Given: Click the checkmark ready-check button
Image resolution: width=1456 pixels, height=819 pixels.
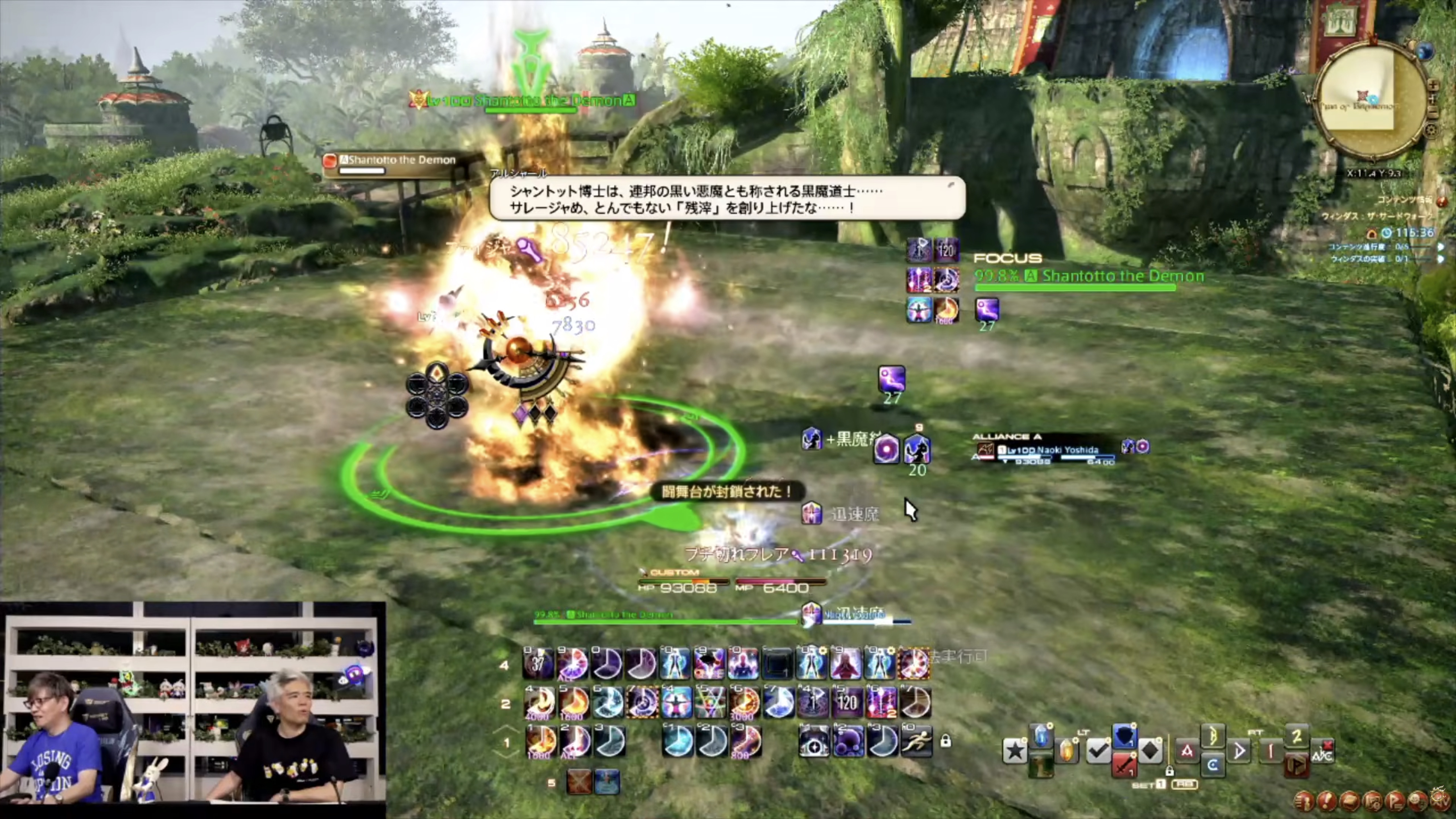Looking at the screenshot, I should point(1098,751).
